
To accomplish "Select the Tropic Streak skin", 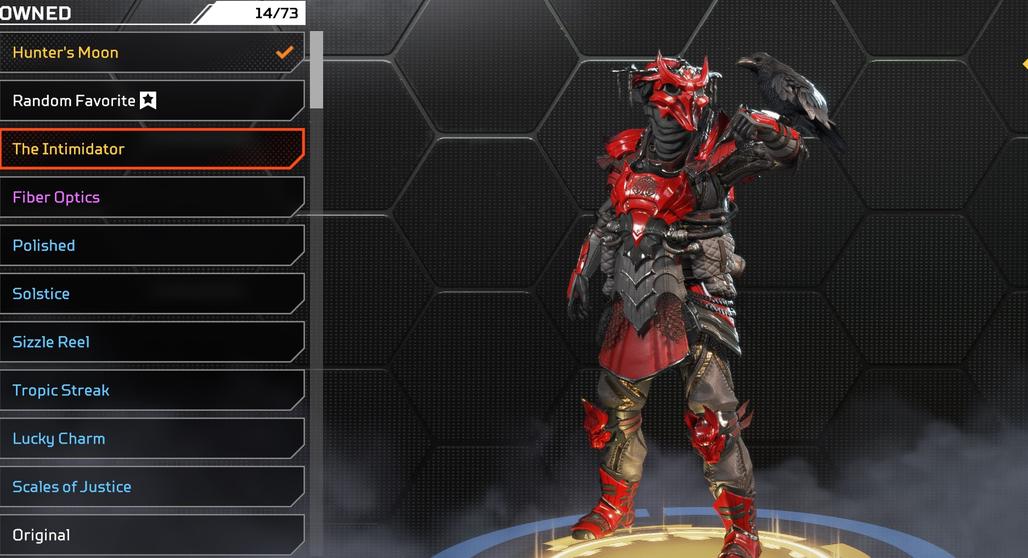I will pyautogui.click(x=150, y=390).
